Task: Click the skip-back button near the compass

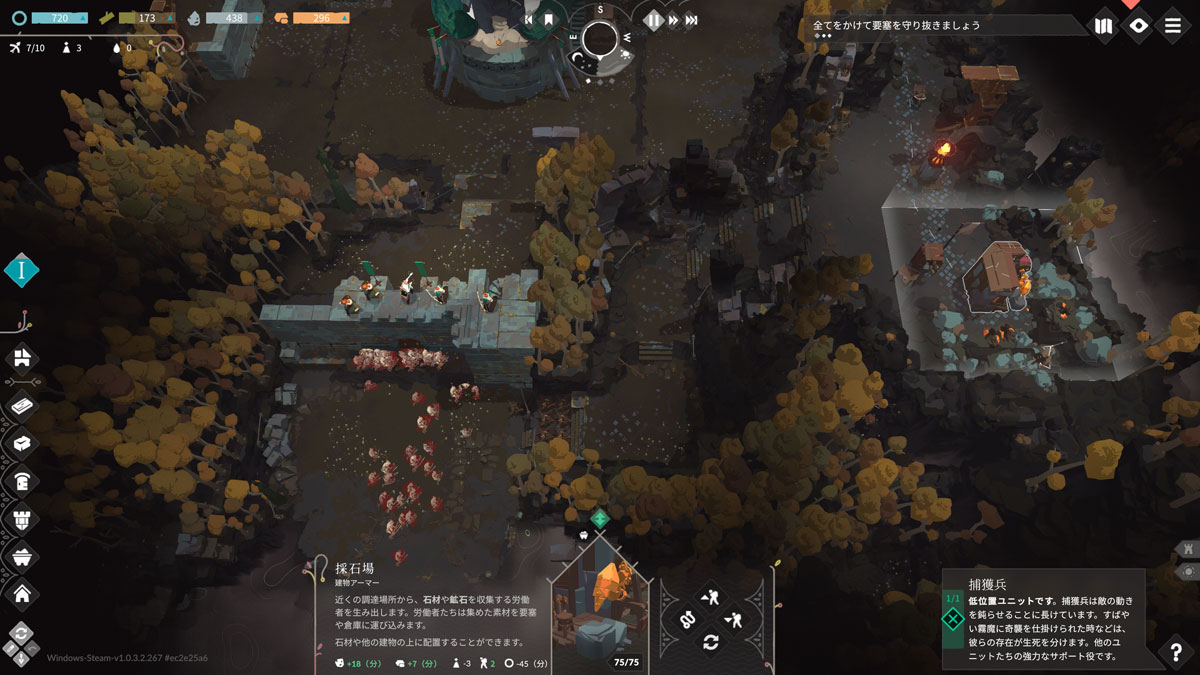Action: (x=529, y=20)
